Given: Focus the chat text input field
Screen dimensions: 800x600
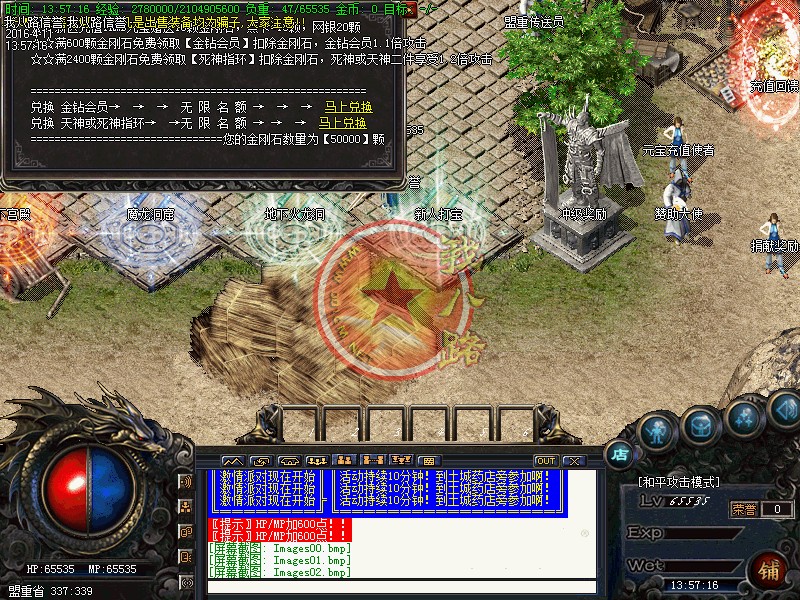Looking at the screenshot, I should coord(400,587).
